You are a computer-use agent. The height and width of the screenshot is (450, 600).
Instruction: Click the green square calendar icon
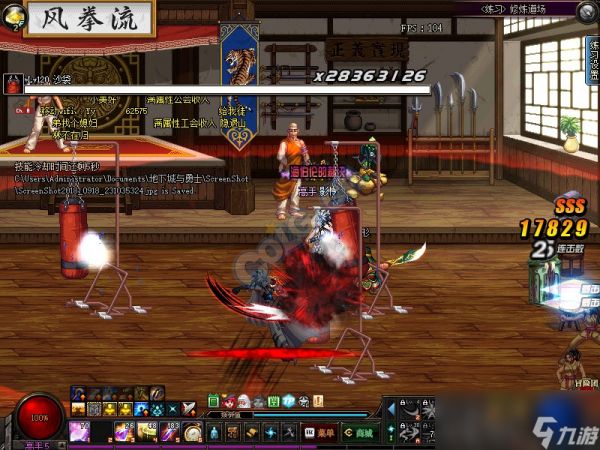pyautogui.click(x=272, y=401)
